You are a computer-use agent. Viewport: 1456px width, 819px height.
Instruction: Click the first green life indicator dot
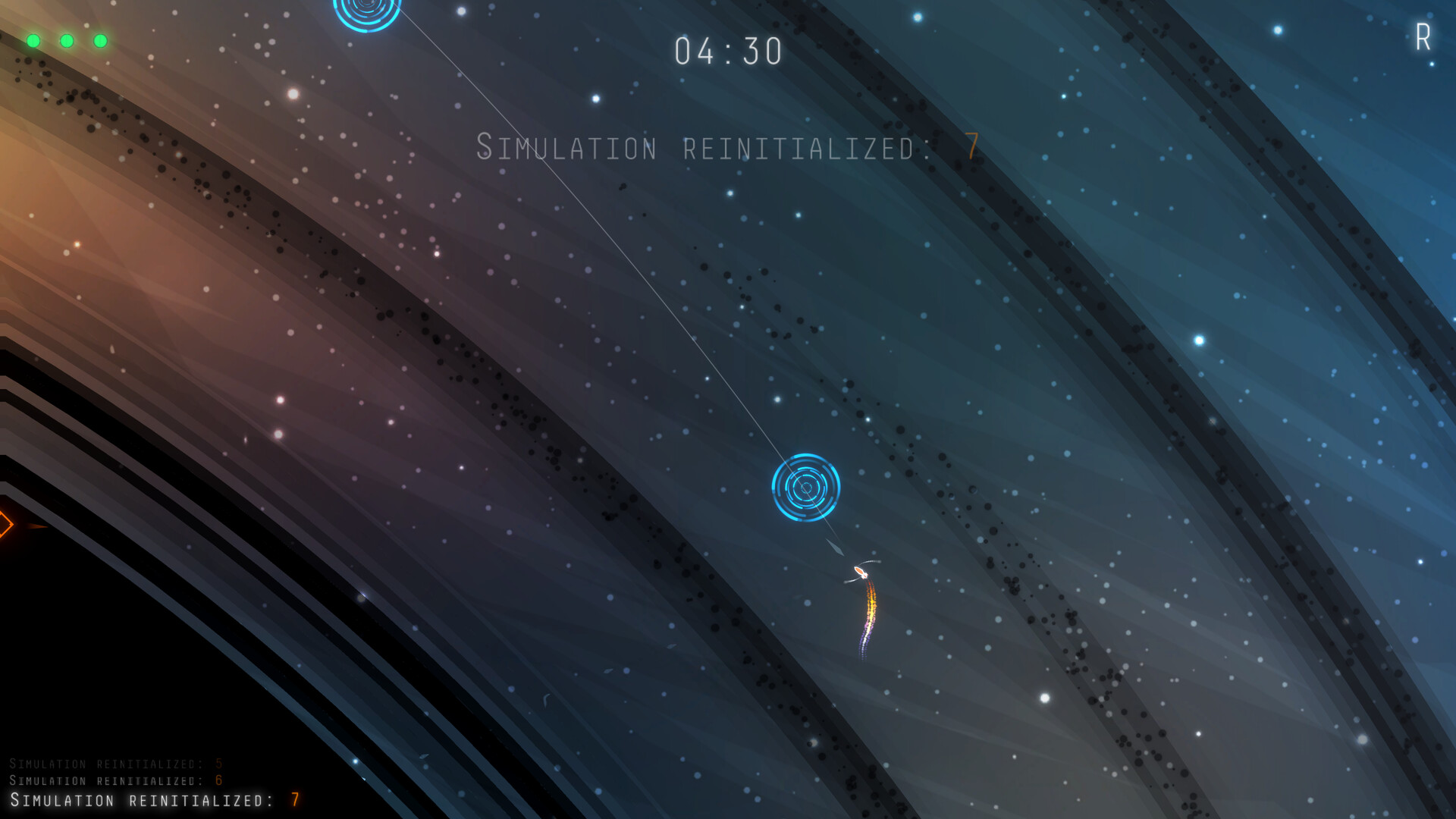coord(33,40)
